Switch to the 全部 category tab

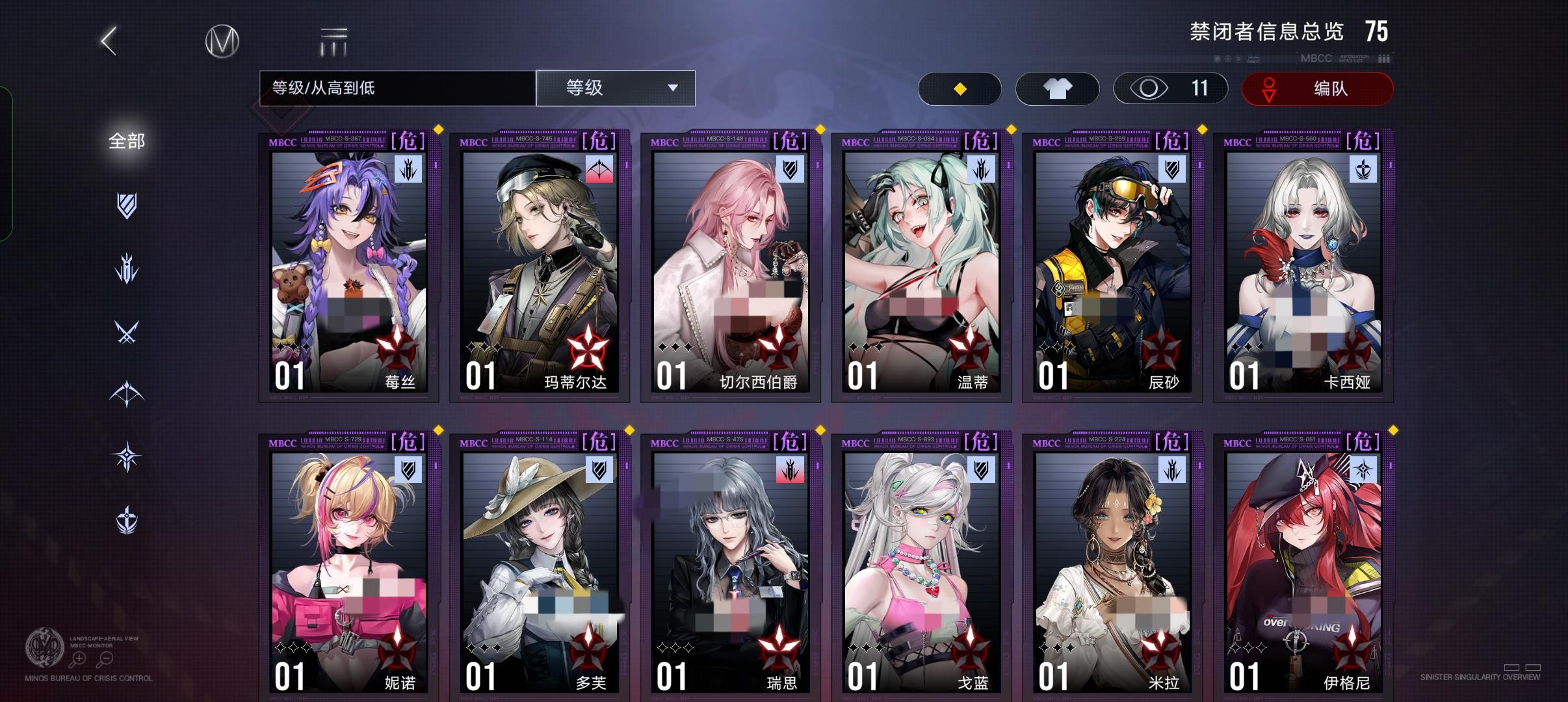click(x=125, y=140)
